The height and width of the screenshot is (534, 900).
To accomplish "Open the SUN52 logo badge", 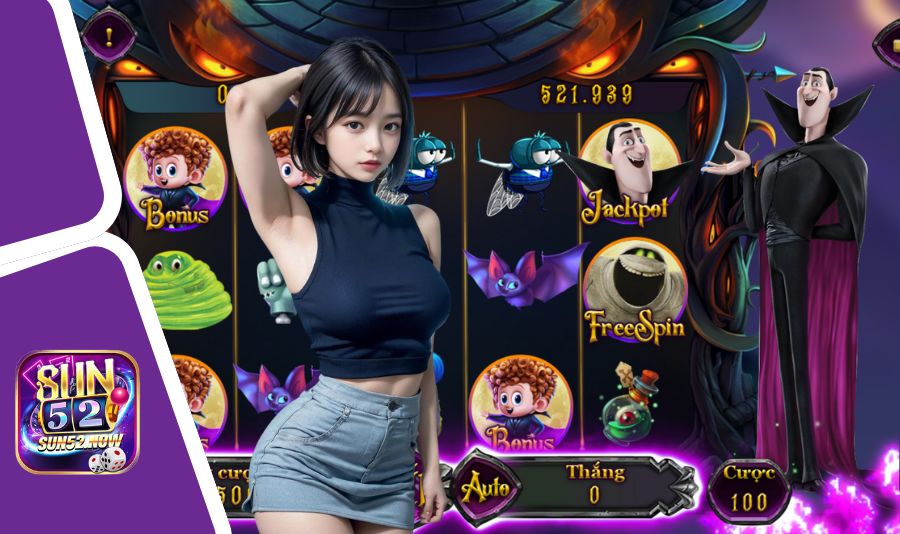I will pyautogui.click(x=77, y=411).
